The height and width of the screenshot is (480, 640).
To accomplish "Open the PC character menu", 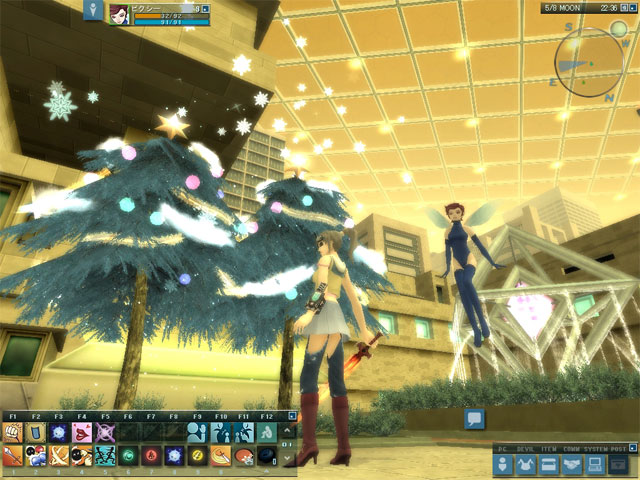I will tap(504, 465).
